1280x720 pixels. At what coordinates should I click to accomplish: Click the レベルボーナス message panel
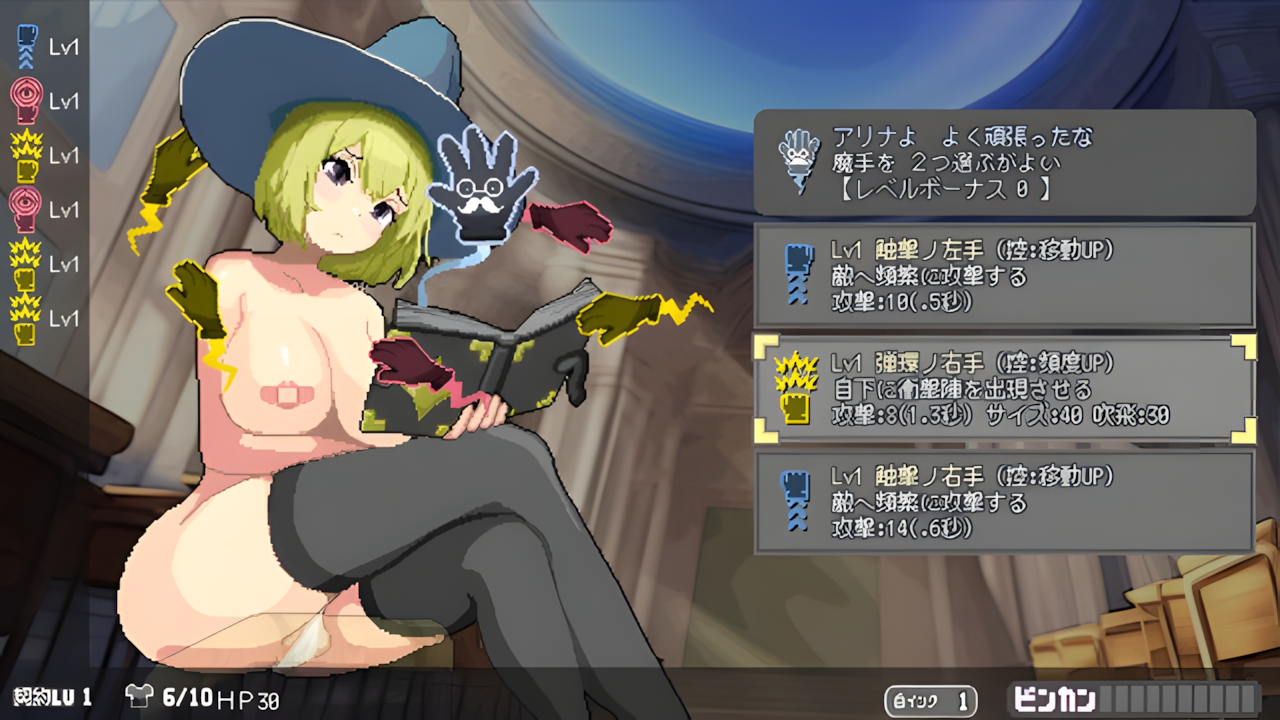click(x=1005, y=160)
